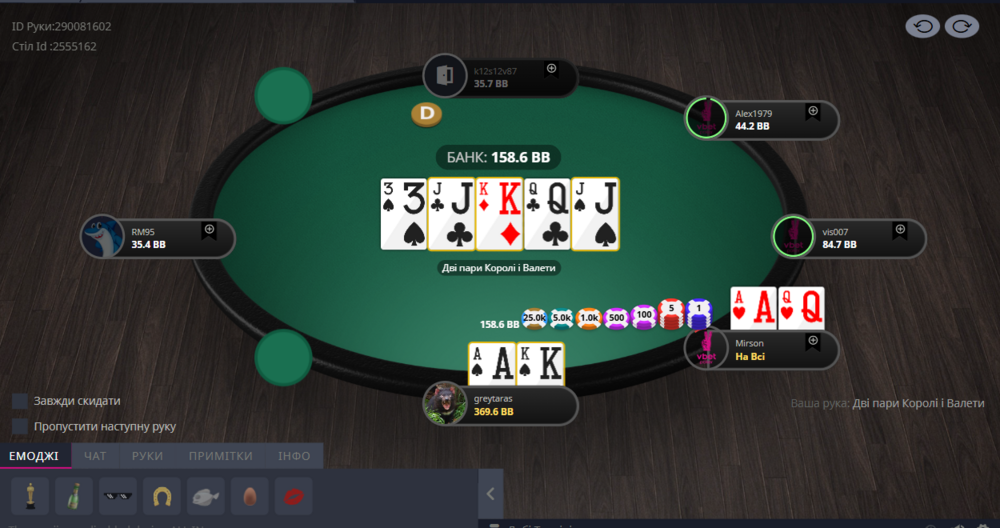The width and height of the screenshot is (1000, 528).
Task: Throw the egg emoji
Action: 250,495
